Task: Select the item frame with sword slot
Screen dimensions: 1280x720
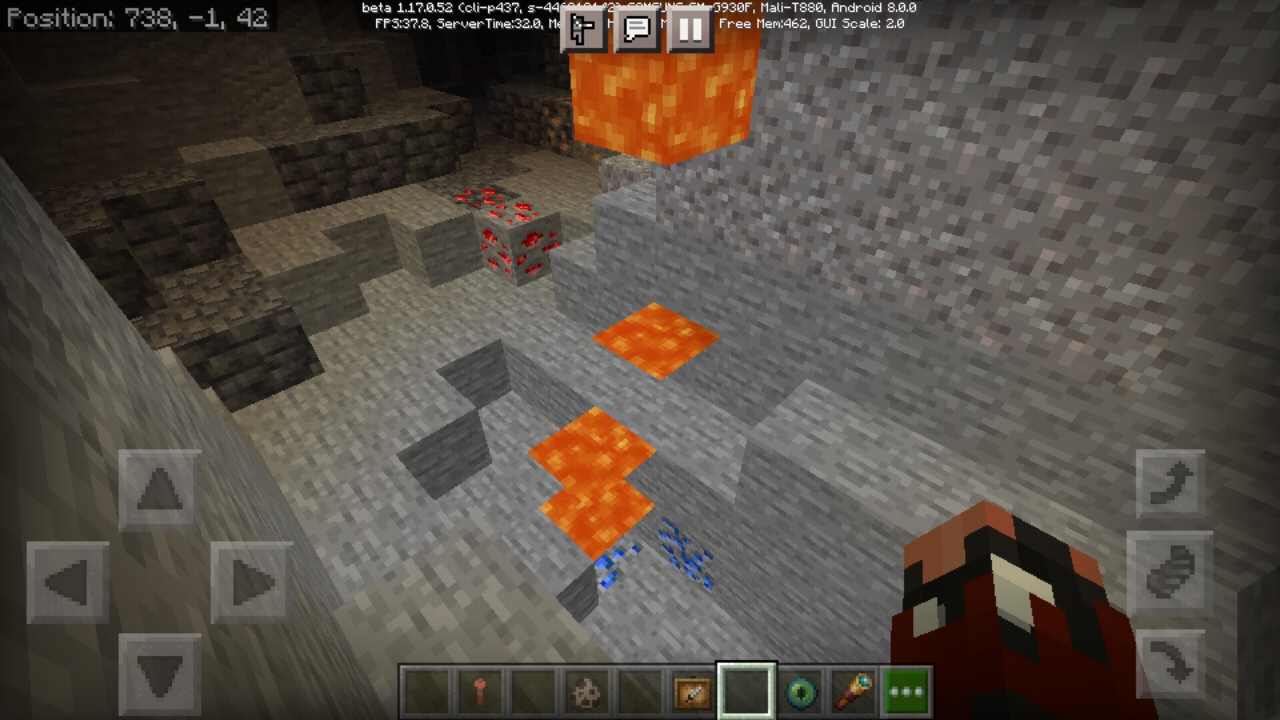Action: coord(692,691)
